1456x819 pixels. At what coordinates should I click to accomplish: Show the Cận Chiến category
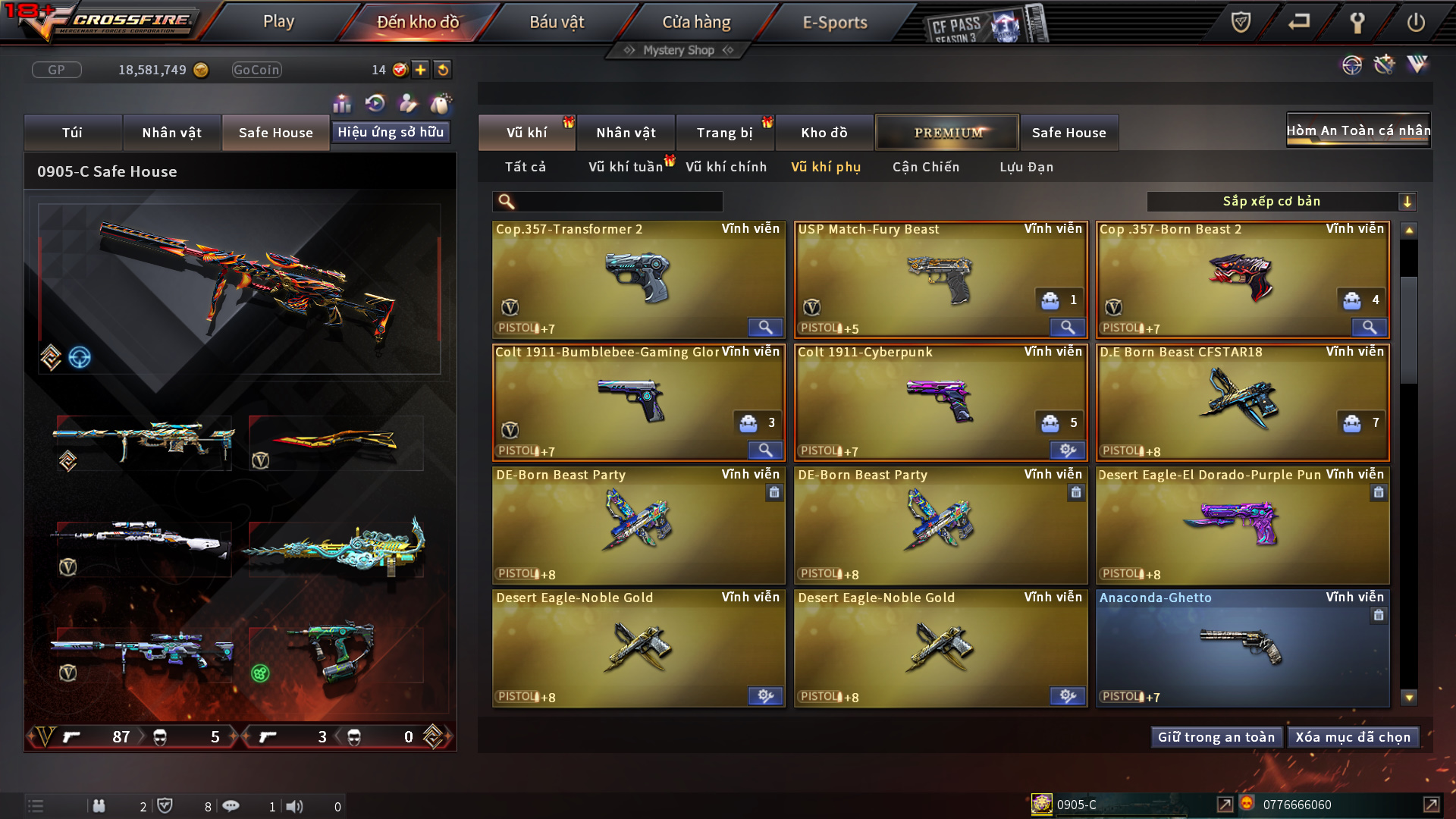pos(925,167)
